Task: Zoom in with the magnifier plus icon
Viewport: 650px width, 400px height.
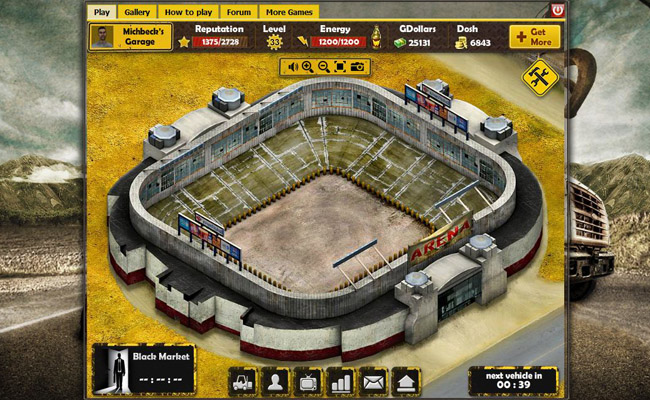Action: 308,67
